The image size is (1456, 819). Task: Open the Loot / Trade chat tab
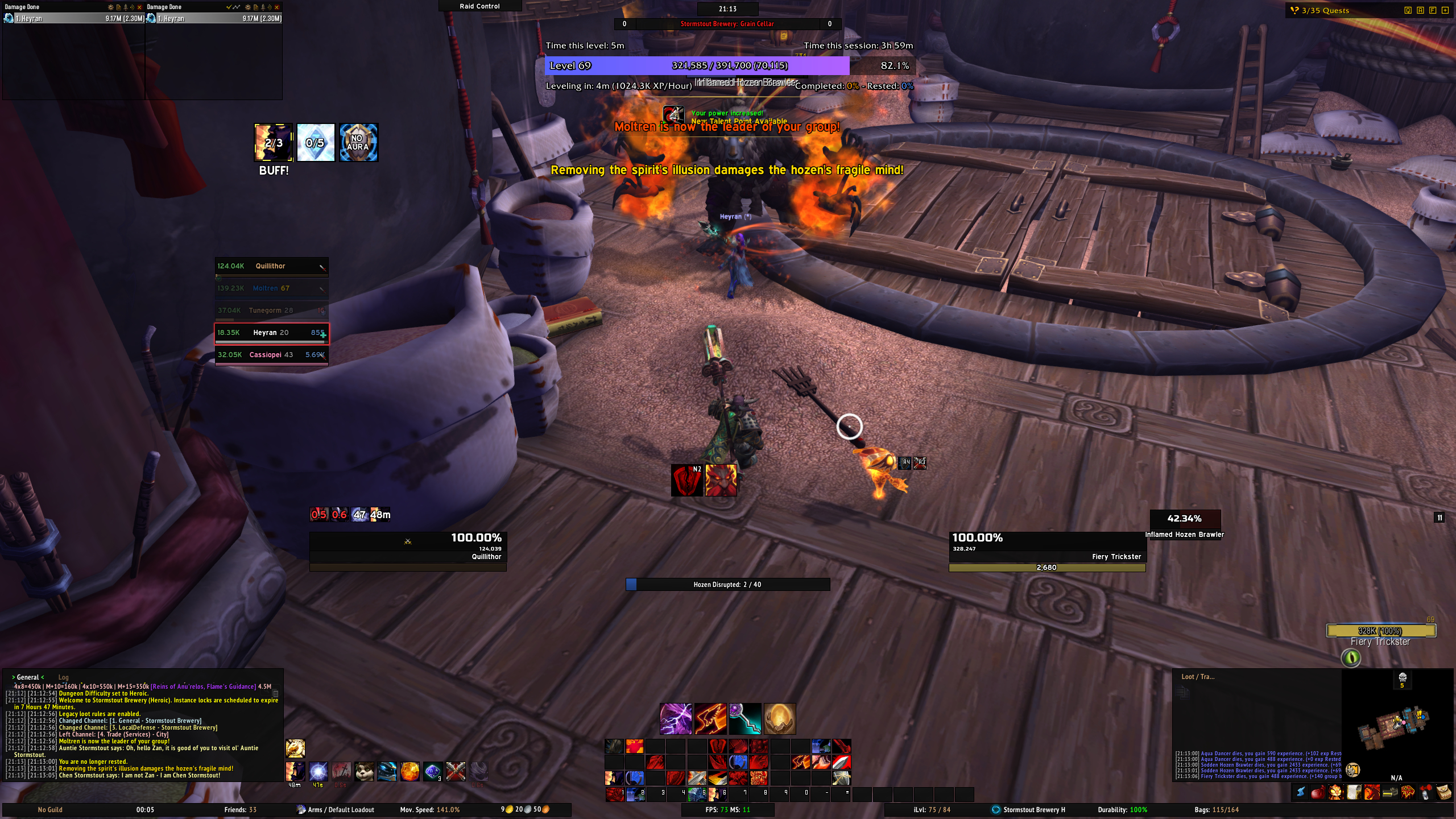pyautogui.click(x=1198, y=677)
